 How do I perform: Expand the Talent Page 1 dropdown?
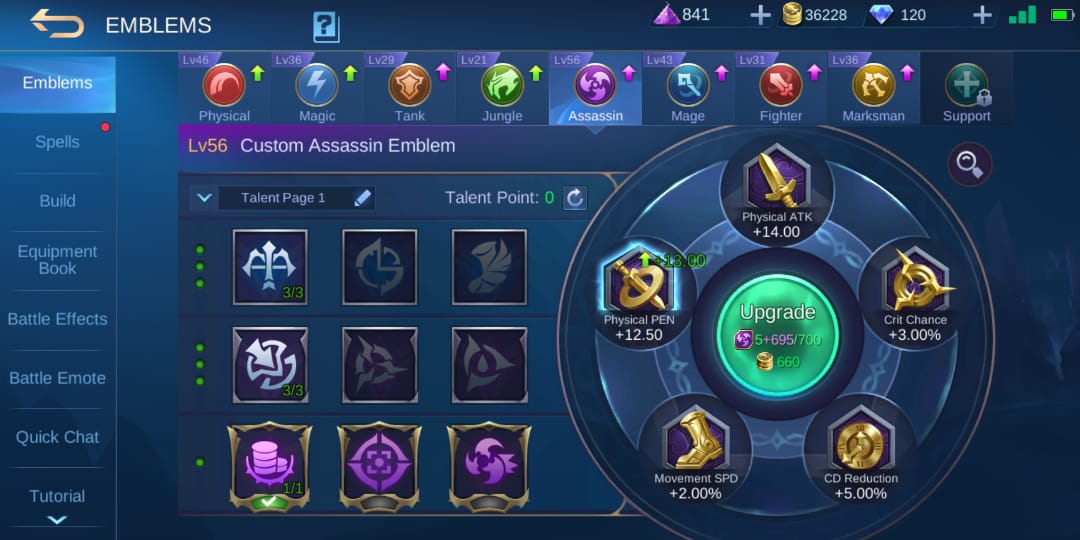click(205, 198)
